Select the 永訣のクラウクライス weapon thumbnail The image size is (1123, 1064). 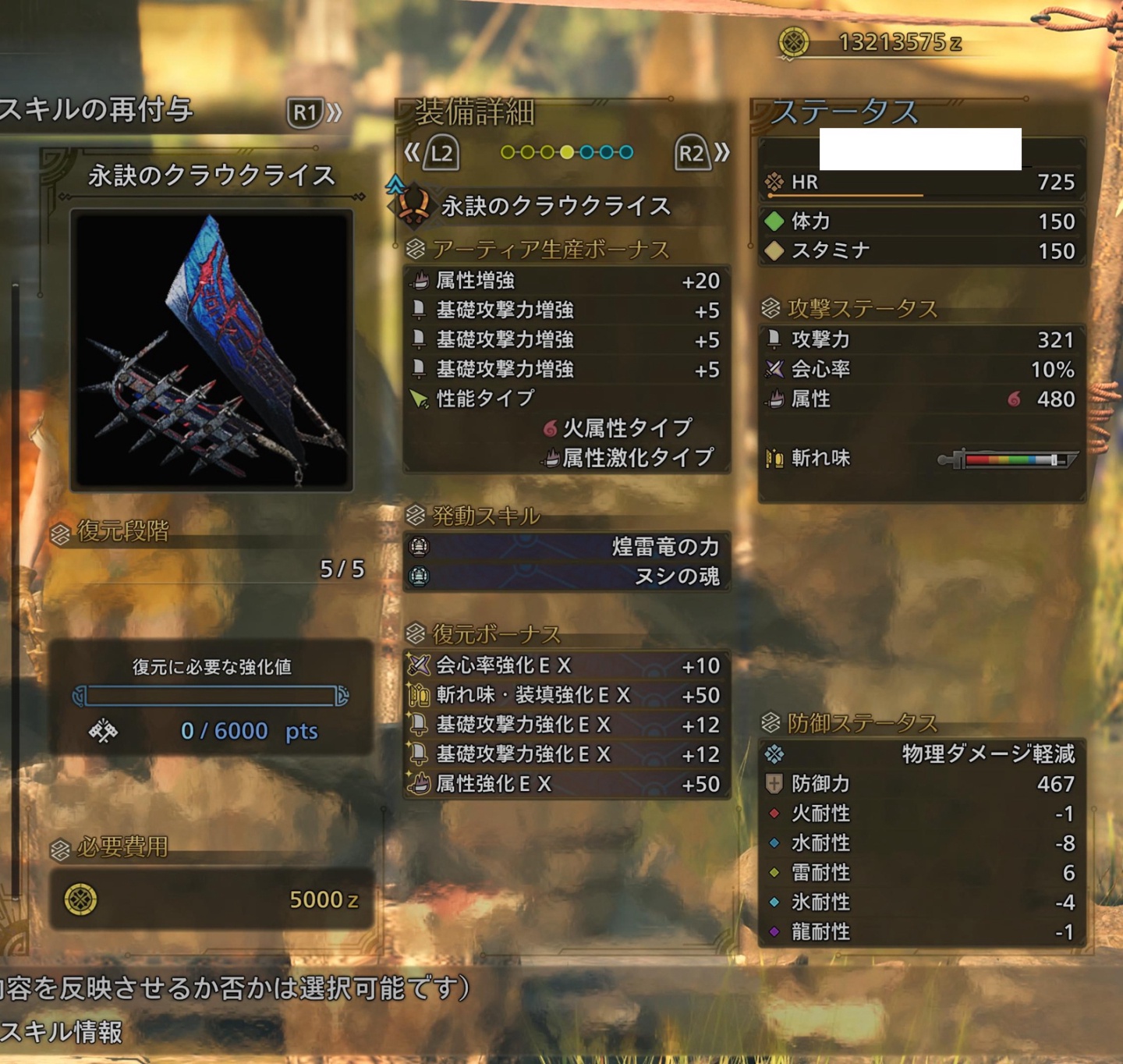pyautogui.click(x=211, y=350)
